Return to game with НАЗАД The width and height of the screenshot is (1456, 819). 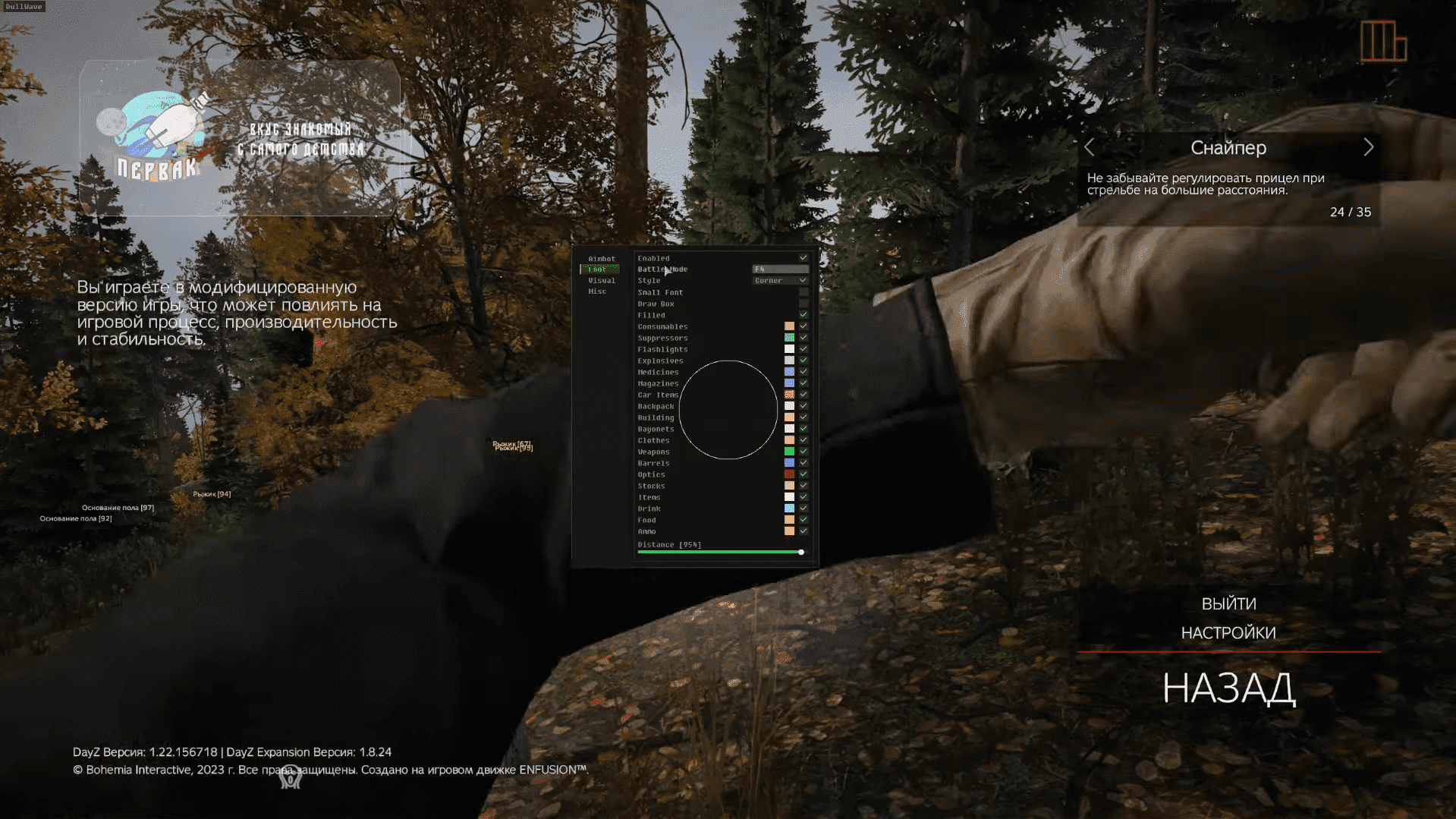(1228, 688)
